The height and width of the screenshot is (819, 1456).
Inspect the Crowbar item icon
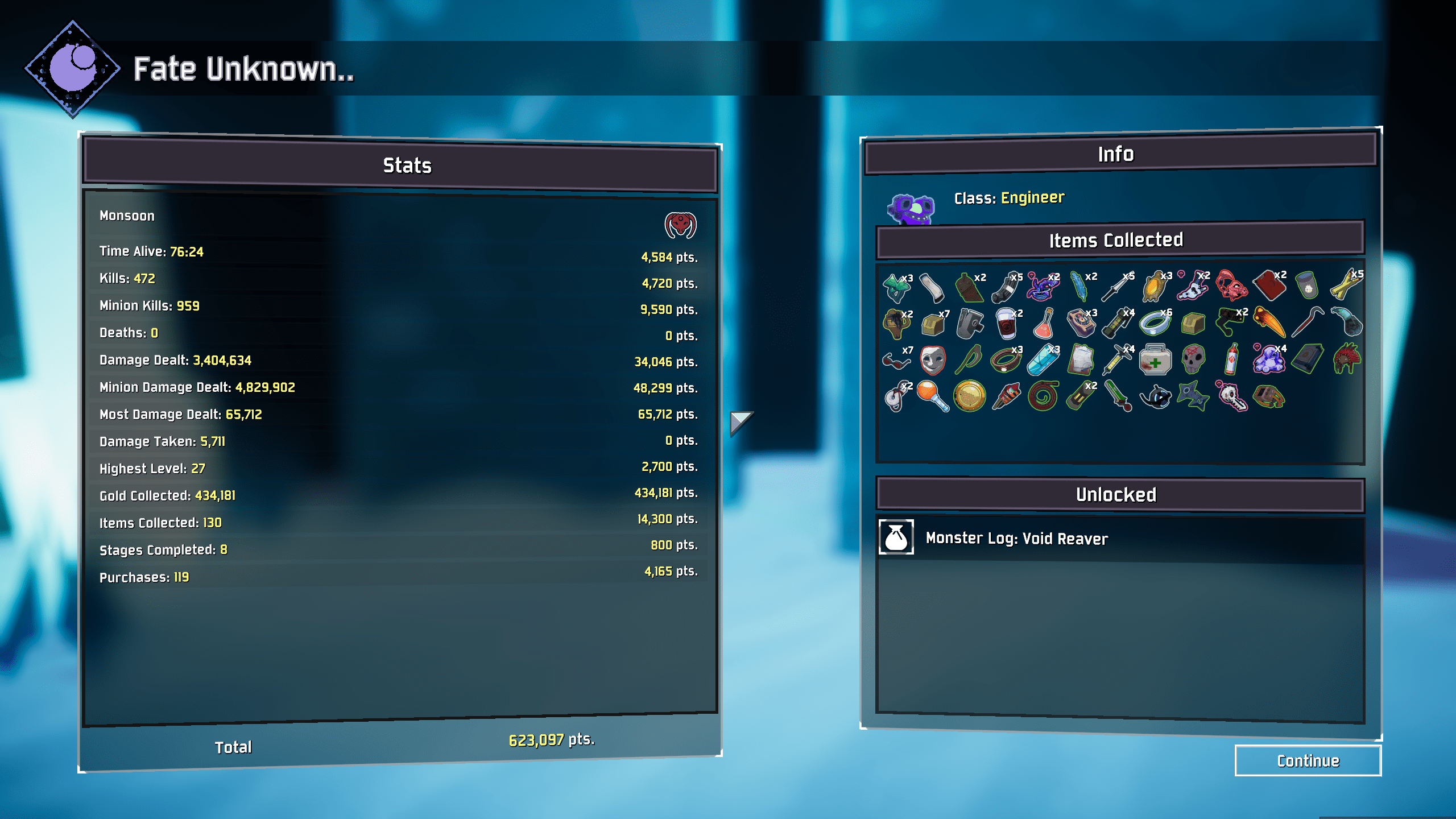[1306, 322]
